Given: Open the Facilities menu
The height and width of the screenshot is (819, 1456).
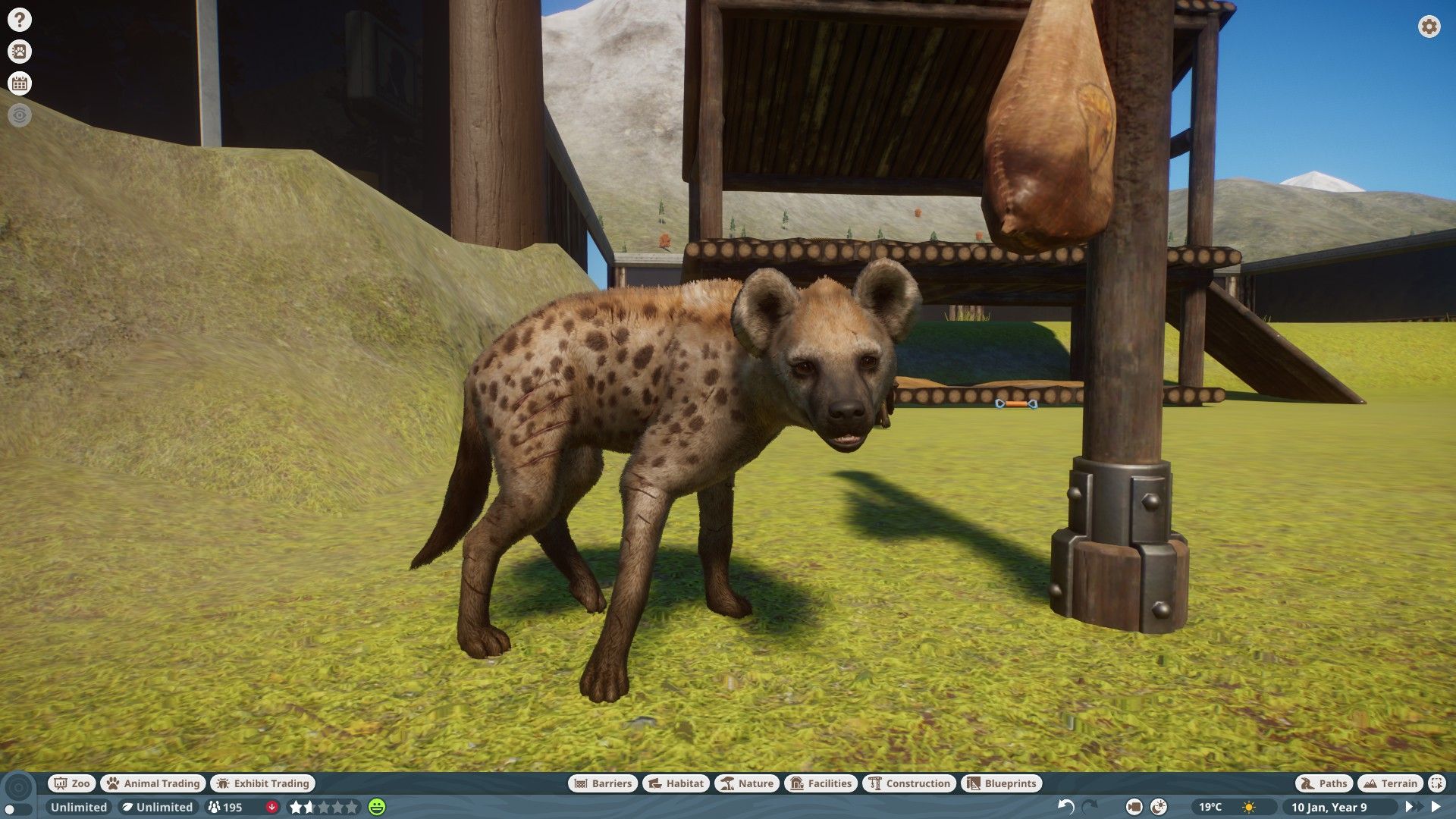Looking at the screenshot, I should click(x=822, y=783).
